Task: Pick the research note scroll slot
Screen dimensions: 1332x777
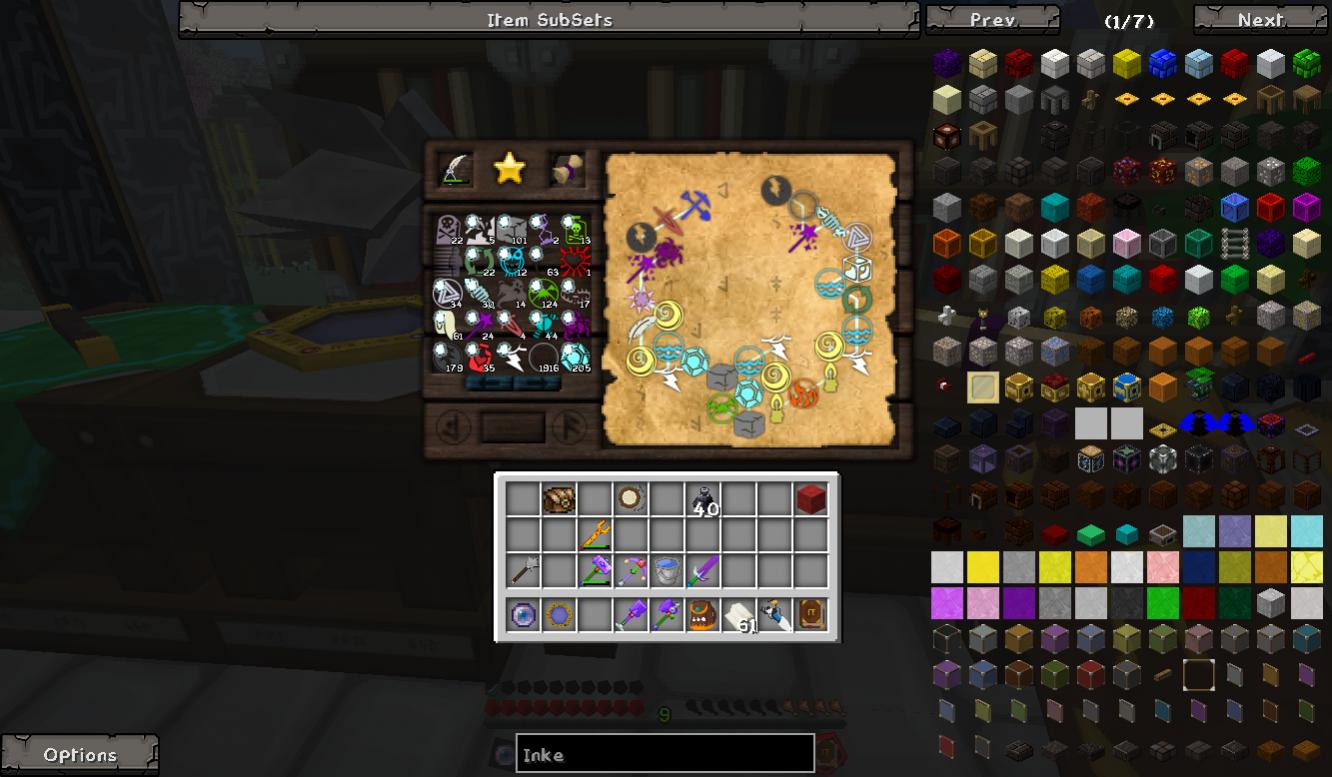Action: click(565, 170)
